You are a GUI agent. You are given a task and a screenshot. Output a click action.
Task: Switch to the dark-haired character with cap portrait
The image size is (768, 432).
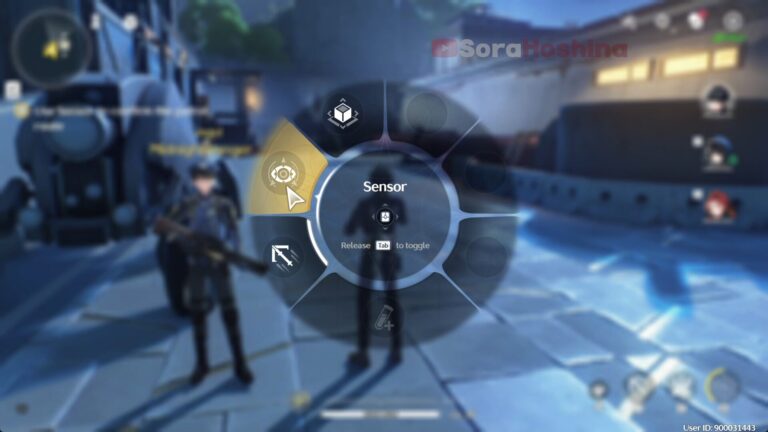click(716, 100)
